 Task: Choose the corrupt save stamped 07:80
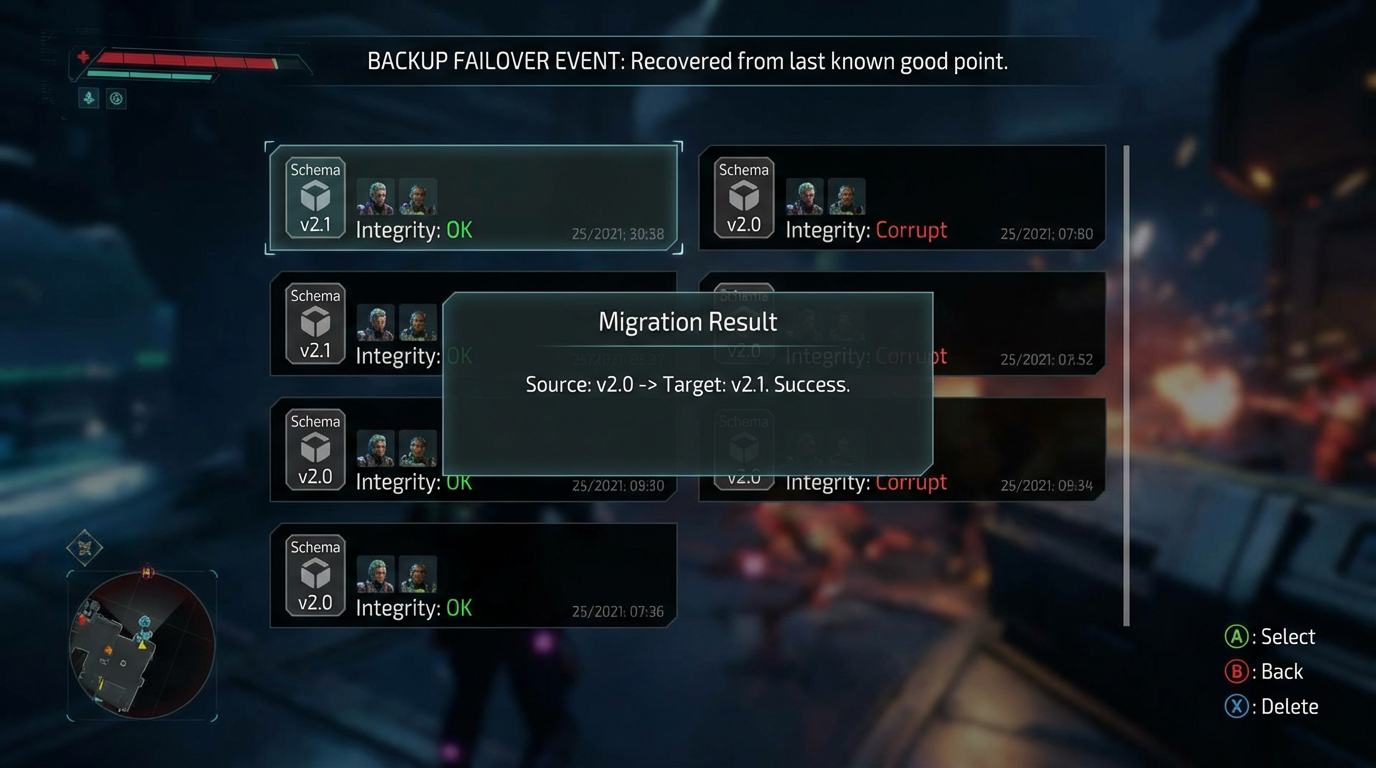tap(902, 198)
